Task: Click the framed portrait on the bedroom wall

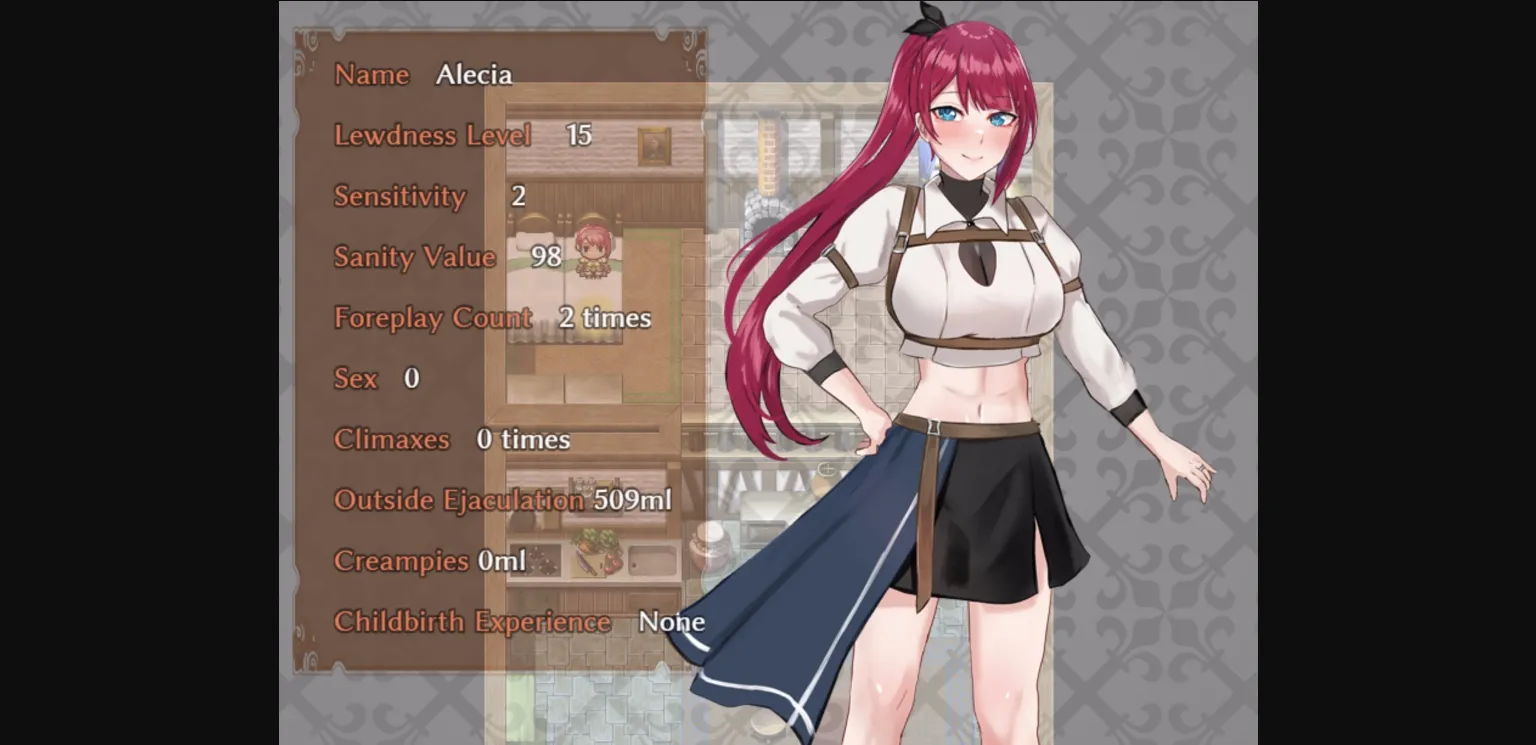Action: point(654,145)
